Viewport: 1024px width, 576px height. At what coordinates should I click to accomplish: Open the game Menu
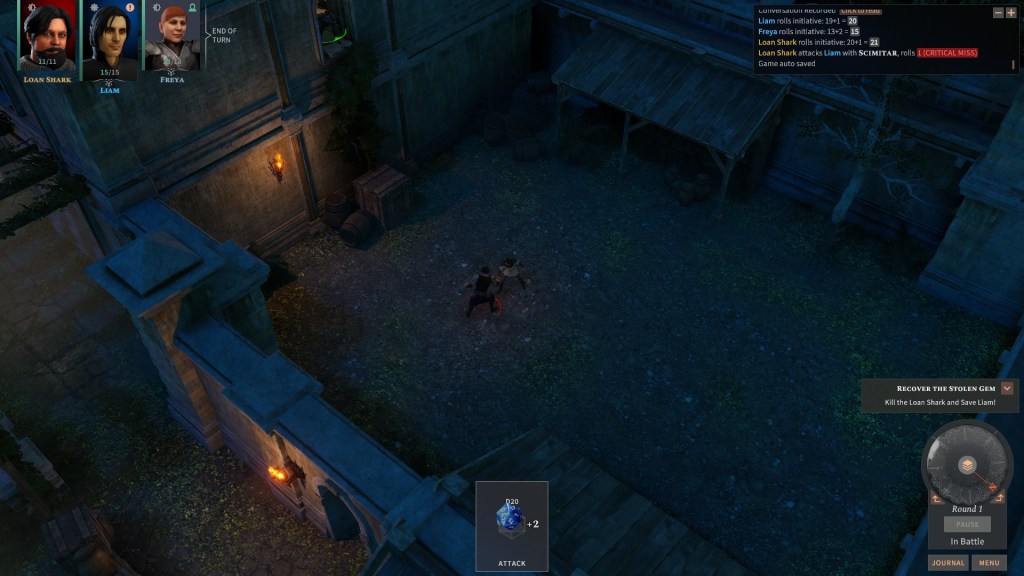pyautogui.click(x=989, y=563)
